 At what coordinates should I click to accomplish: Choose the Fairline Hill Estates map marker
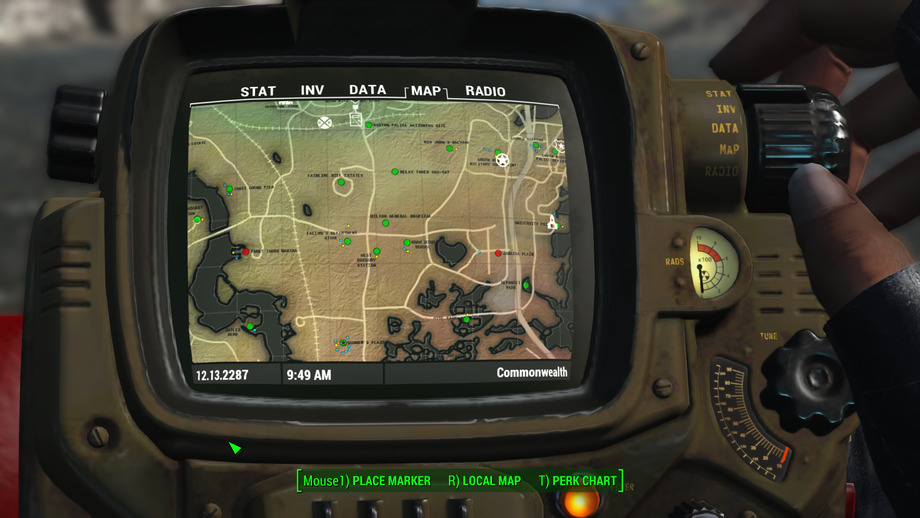pyautogui.click(x=341, y=182)
